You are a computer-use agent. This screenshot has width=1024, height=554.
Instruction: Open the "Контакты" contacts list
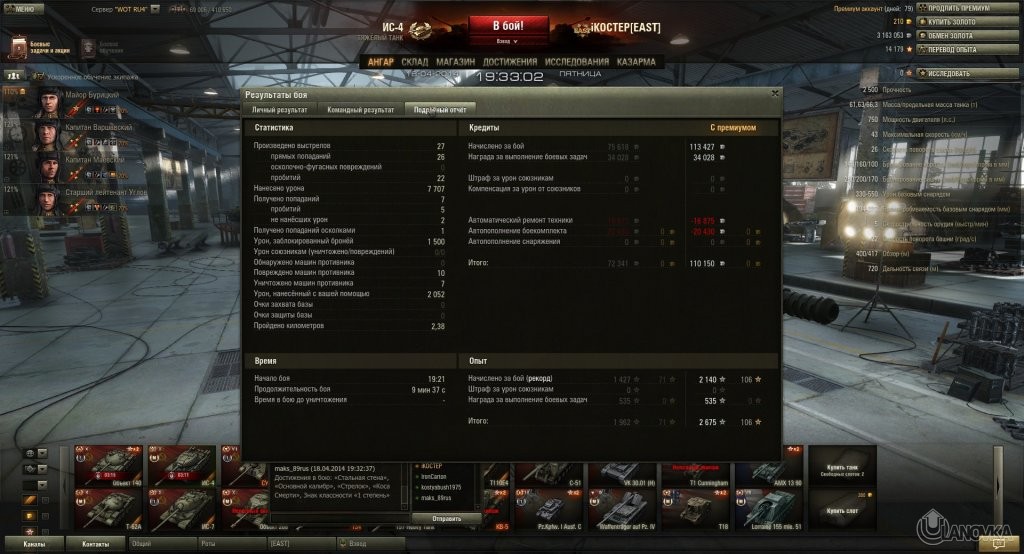(96, 543)
